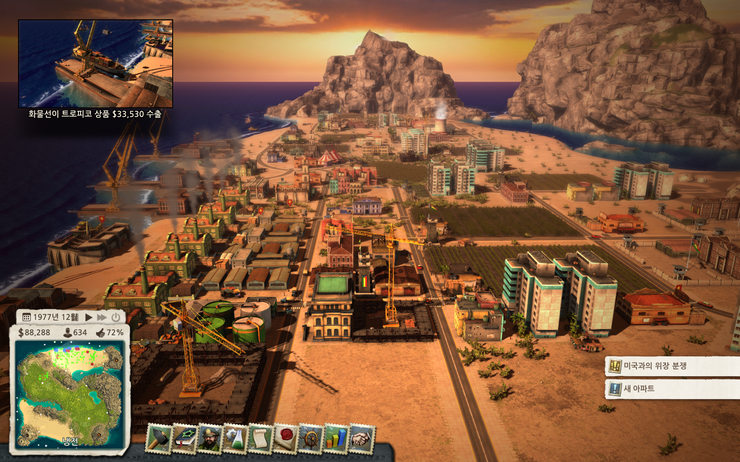This screenshot has height=462, width=740.
Task: Open the ship wheel trade icon
Action: (311, 438)
